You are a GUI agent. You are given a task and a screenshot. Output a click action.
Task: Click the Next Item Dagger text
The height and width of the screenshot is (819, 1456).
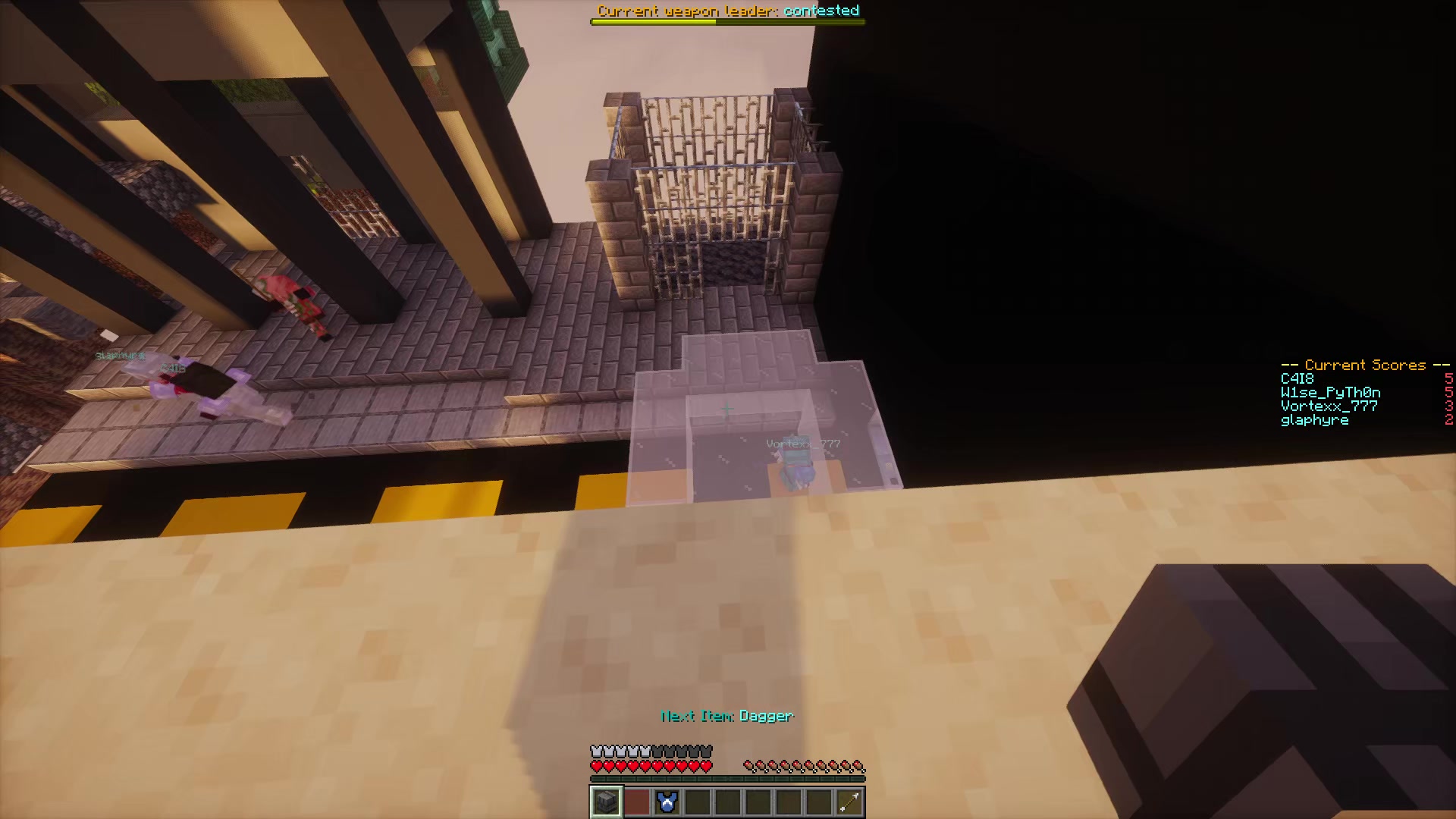click(726, 716)
